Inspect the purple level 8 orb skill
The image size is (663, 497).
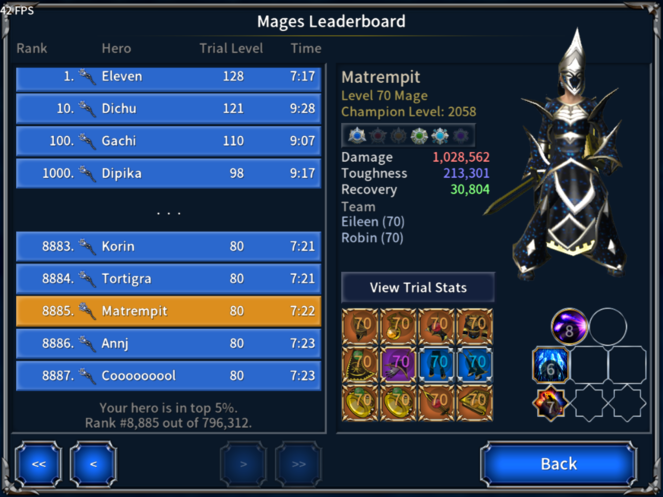coord(569,326)
